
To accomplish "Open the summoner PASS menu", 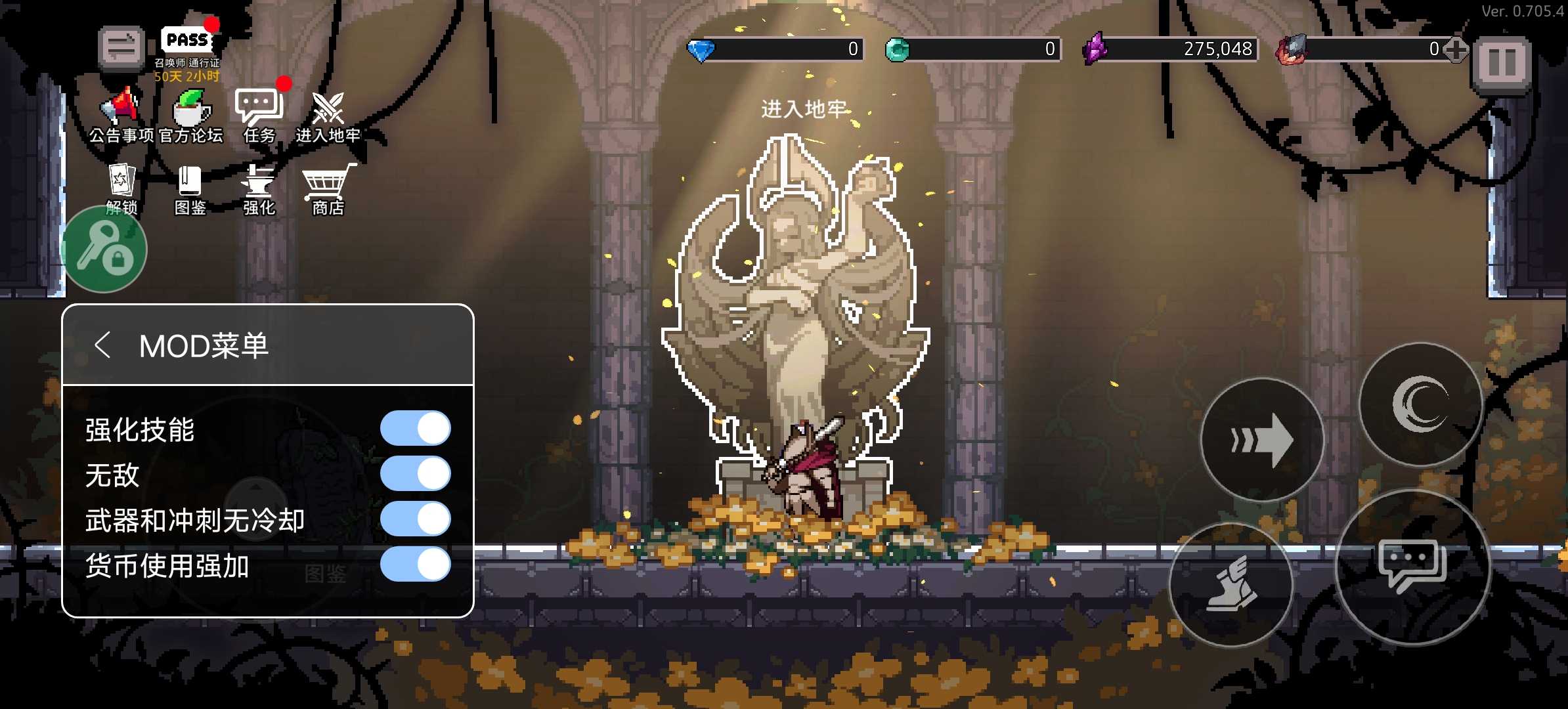I will [187, 42].
